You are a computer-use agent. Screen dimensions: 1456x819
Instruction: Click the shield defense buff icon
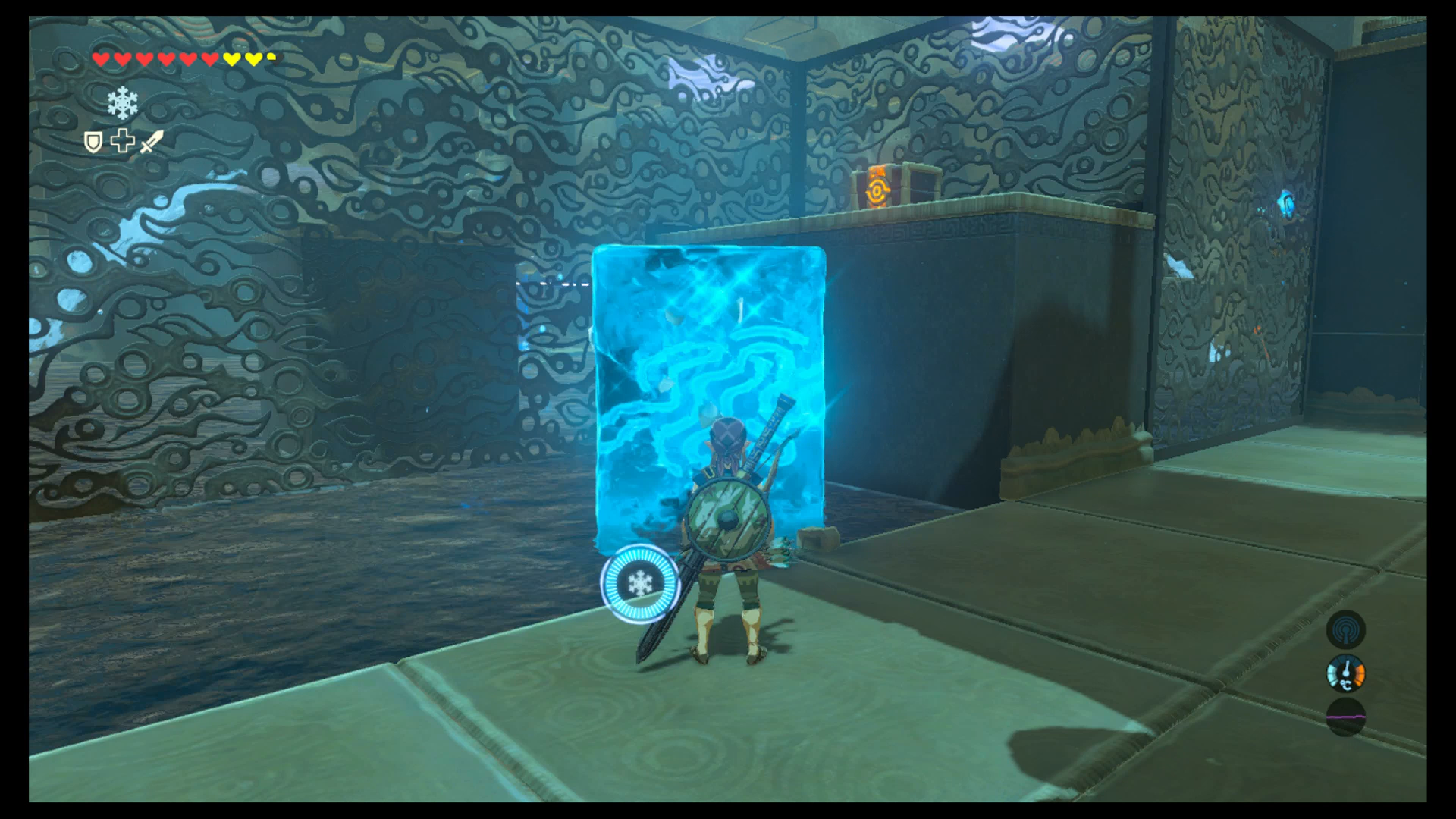(x=94, y=143)
